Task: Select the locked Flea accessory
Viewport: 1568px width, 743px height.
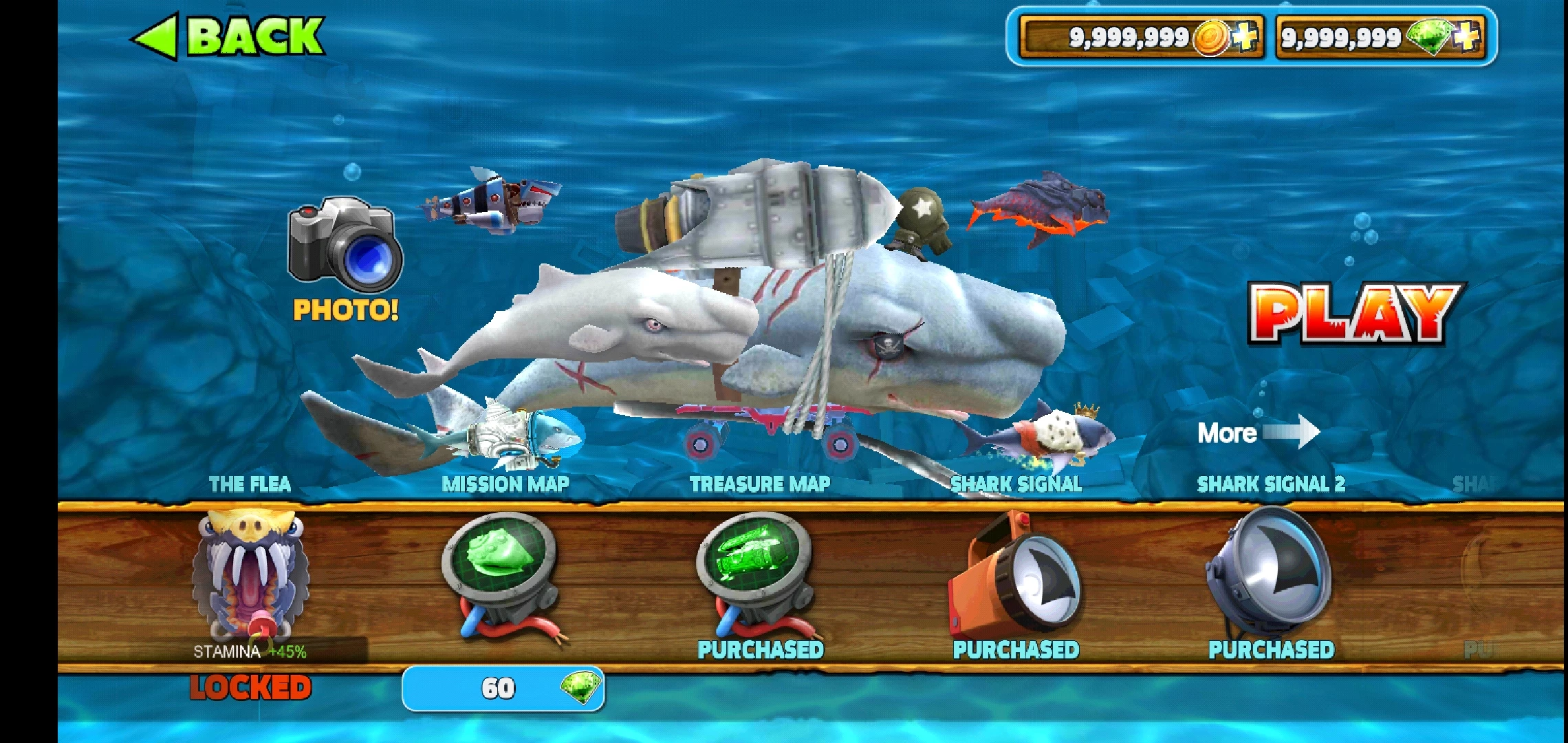Action: click(250, 577)
